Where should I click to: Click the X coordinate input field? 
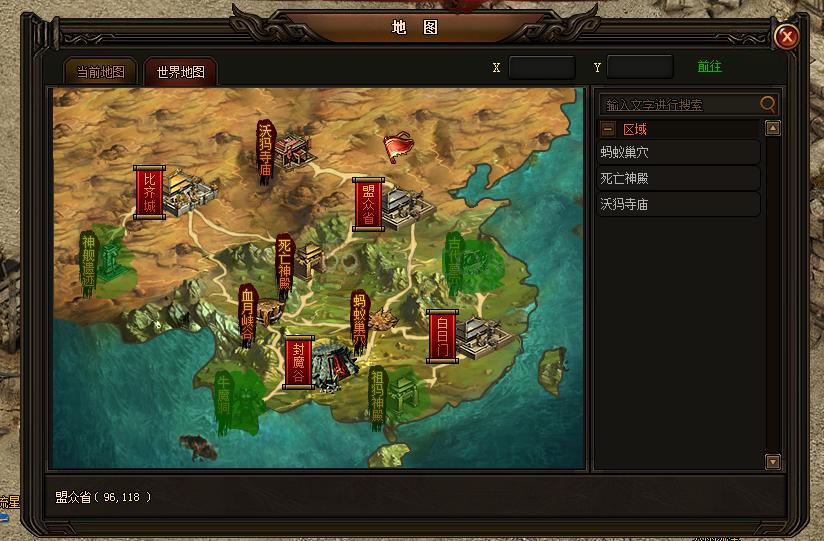coord(542,68)
